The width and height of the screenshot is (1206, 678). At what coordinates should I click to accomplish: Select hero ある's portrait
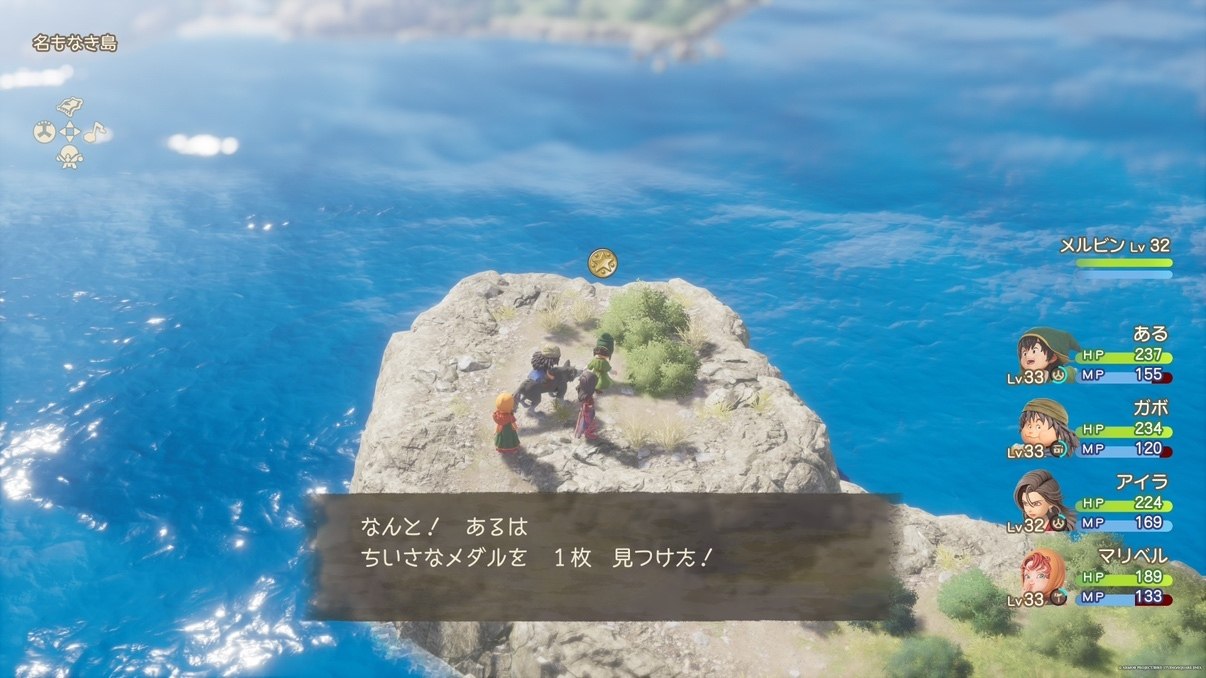(x=1041, y=353)
